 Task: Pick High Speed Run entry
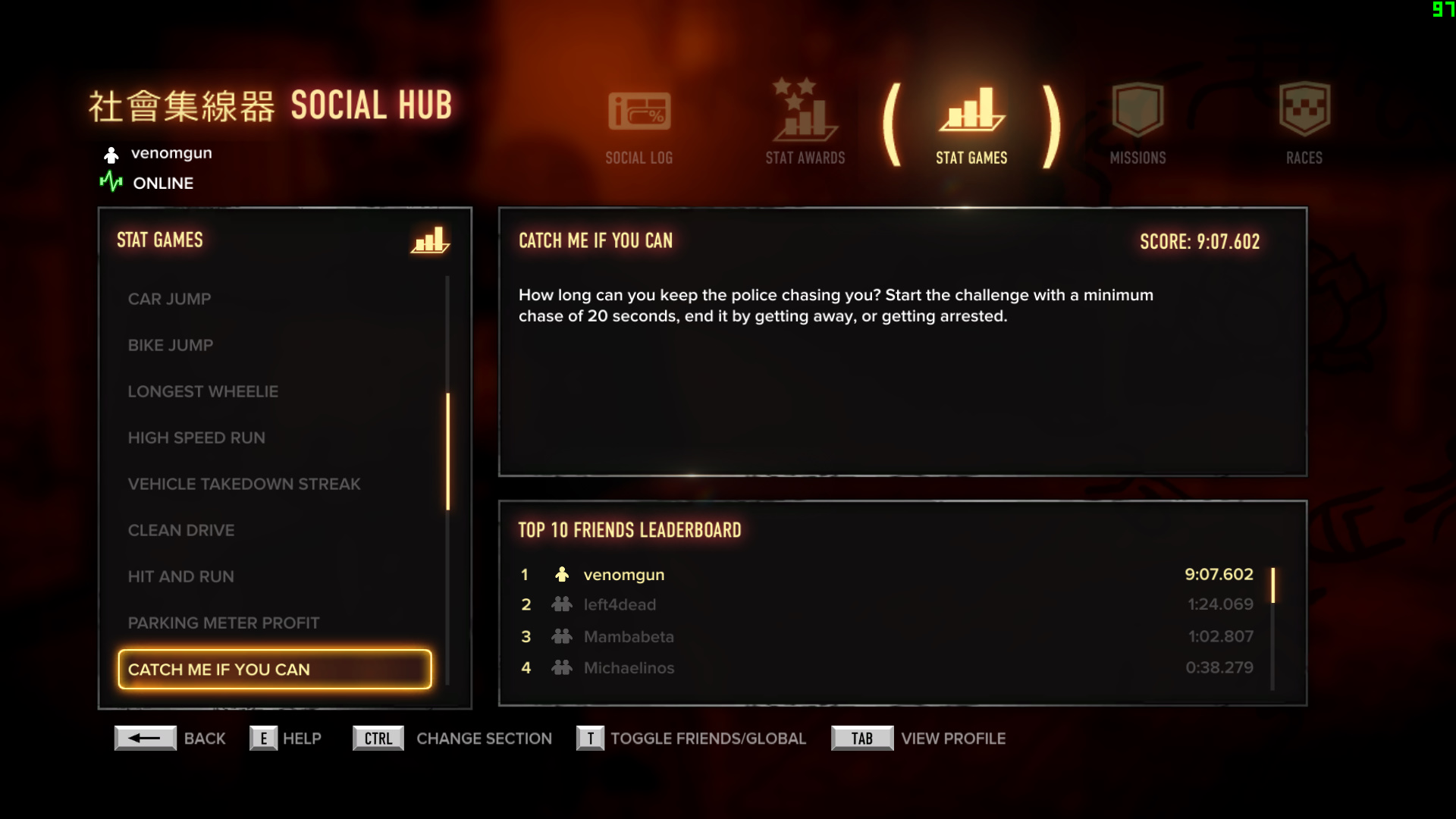(196, 438)
